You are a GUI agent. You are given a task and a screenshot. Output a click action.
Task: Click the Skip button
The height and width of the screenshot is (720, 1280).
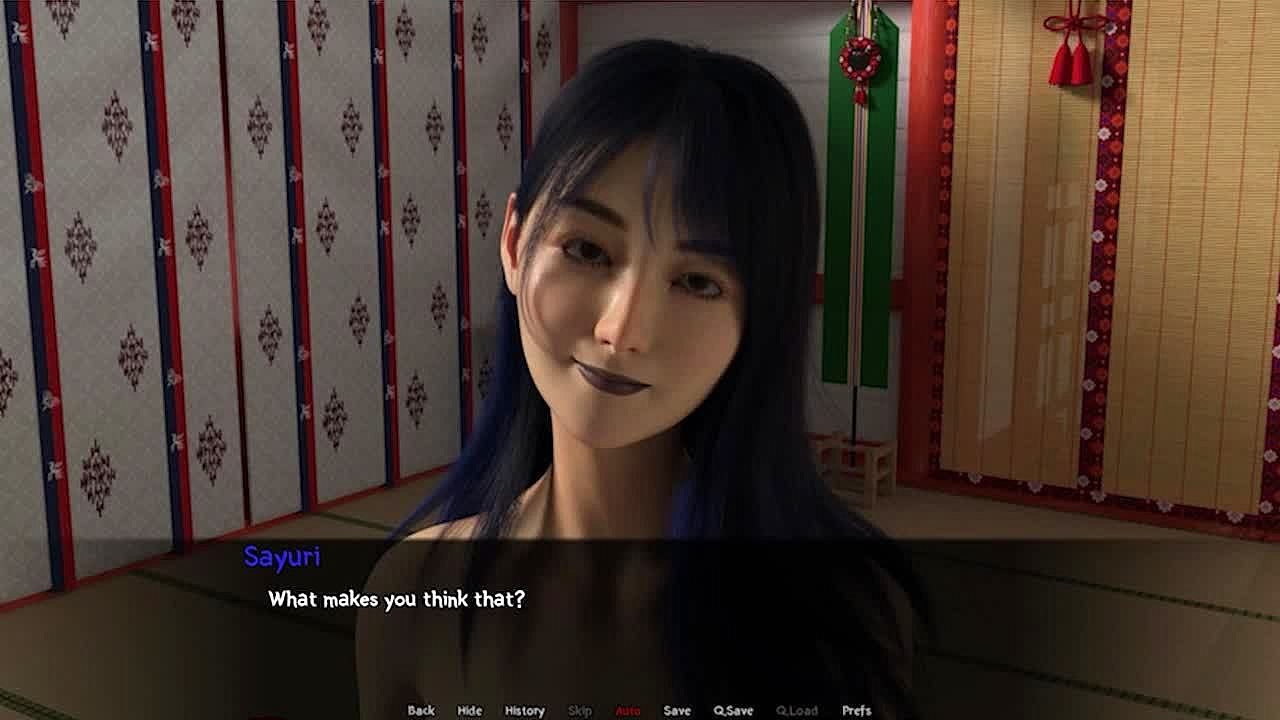click(x=580, y=710)
